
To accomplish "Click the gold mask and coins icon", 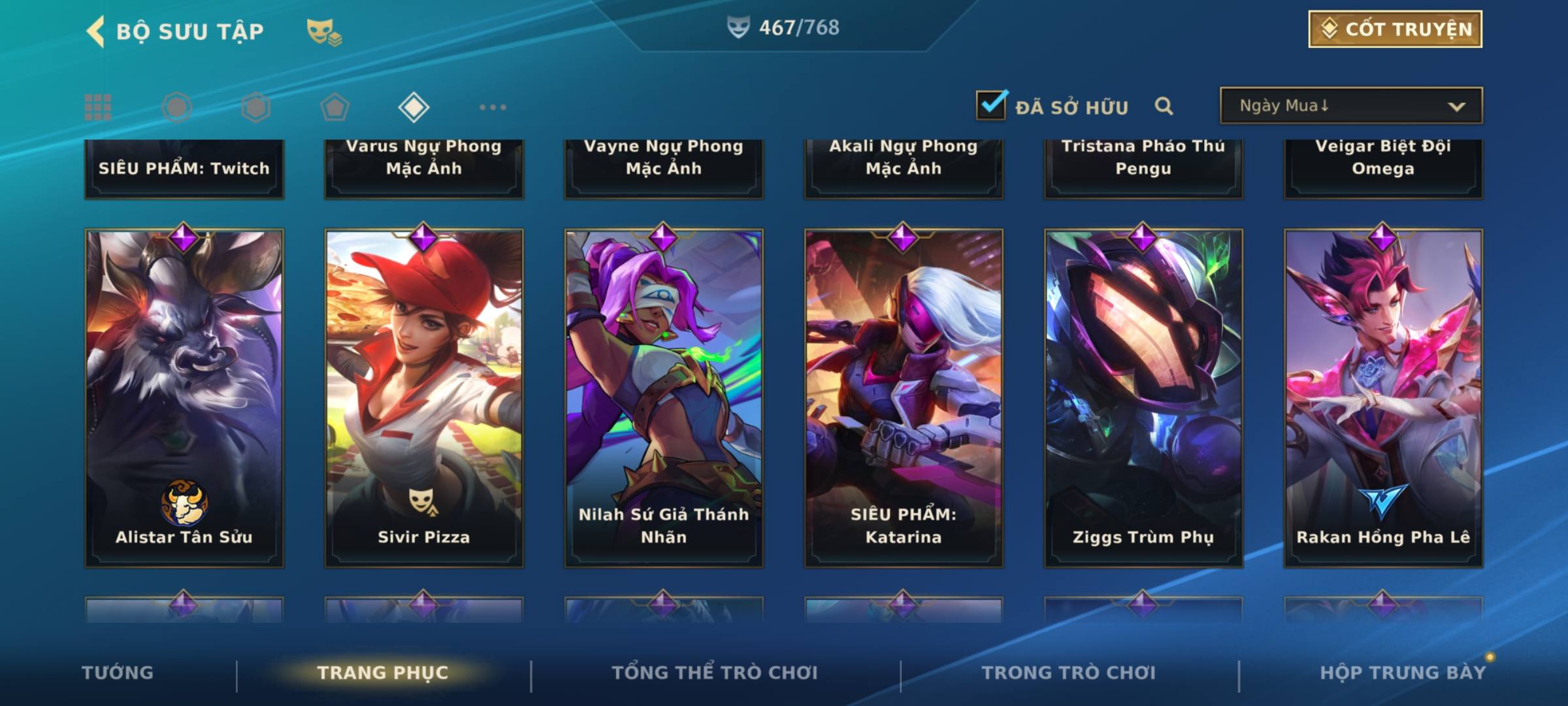I will pyautogui.click(x=324, y=31).
